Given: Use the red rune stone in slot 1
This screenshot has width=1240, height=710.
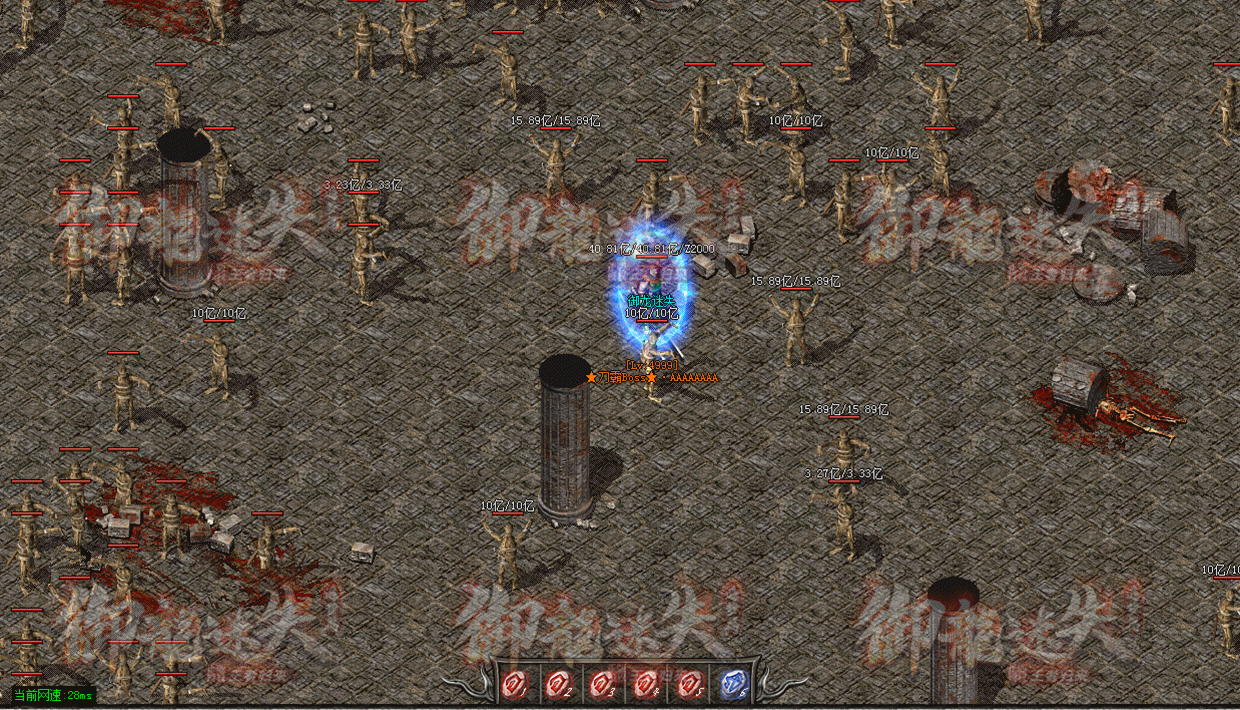Looking at the screenshot, I should coord(515,685).
